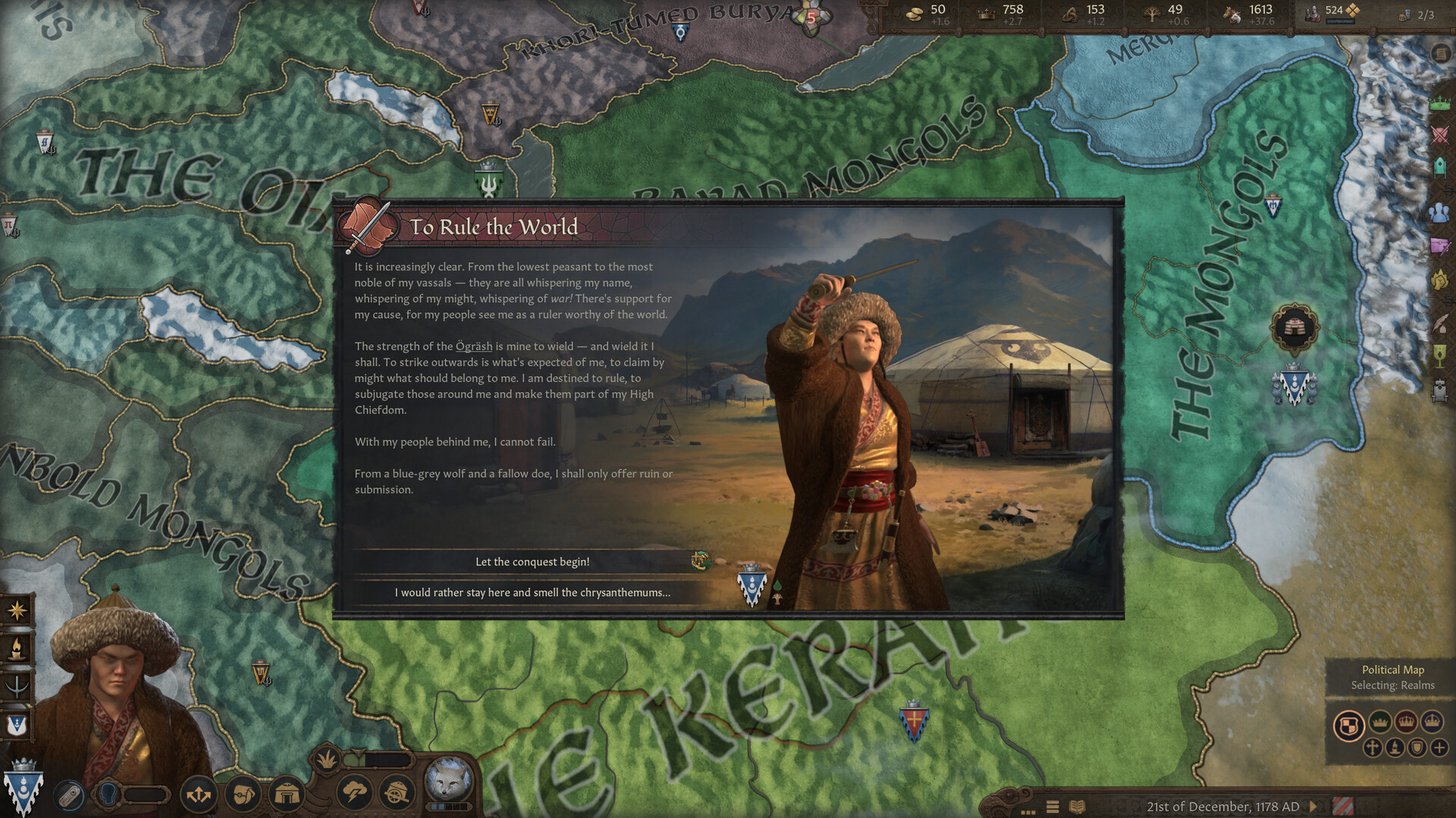Choose to stay and smell the chrysanthemums

click(x=533, y=594)
